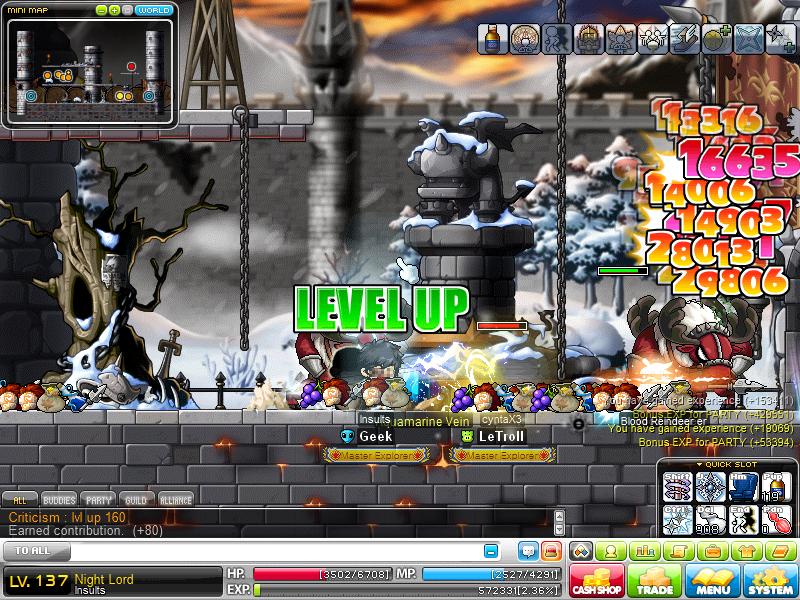Open the To All chat target selector
Viewport: 800px width, 600px height.
pos(35,551)
